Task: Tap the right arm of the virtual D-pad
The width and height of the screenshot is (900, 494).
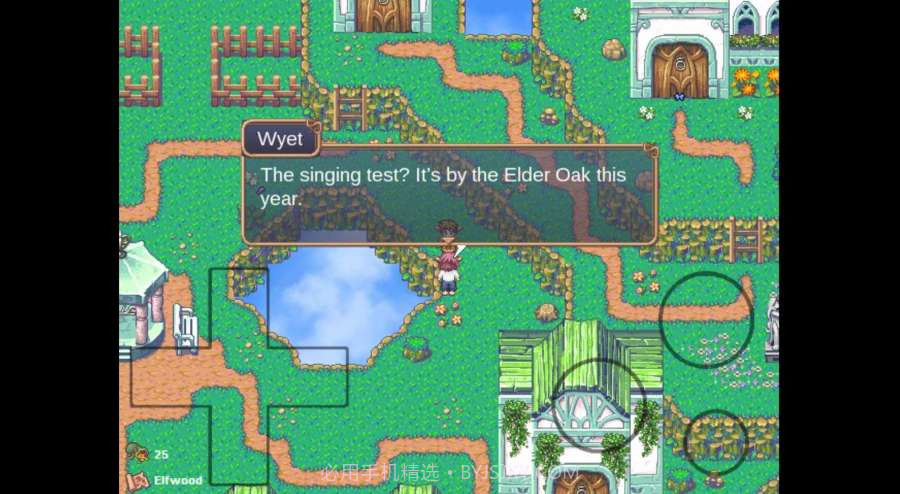Action: 308,377
